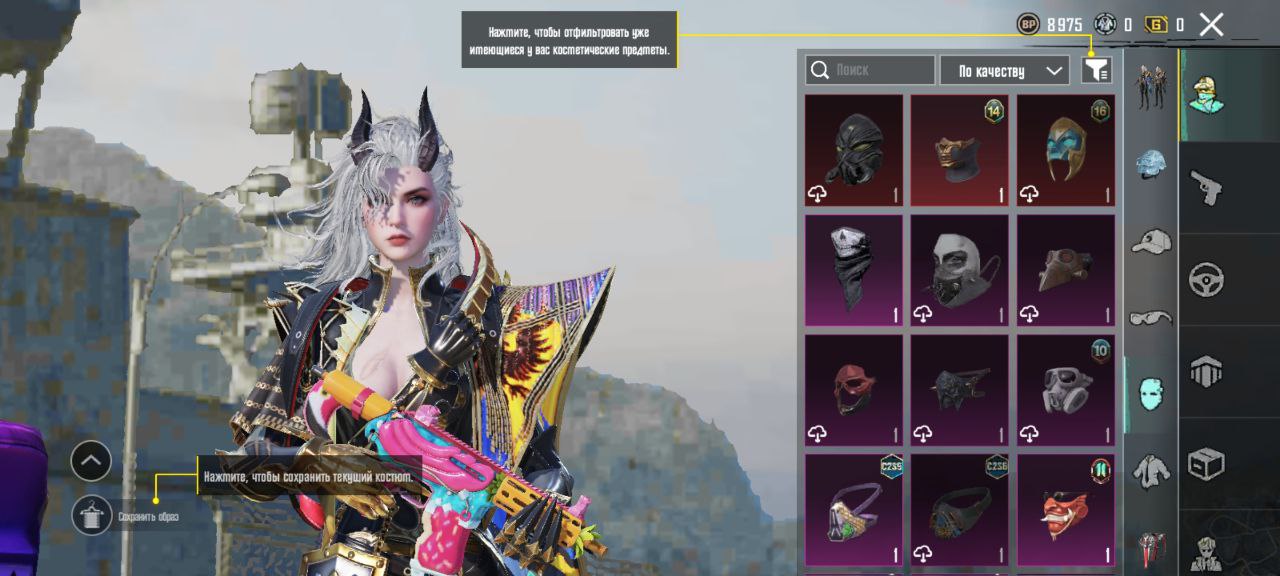Viewport: 1280px width, 576px height.
Task: Switch to the cap headwear category
Action: (1151, 241)
